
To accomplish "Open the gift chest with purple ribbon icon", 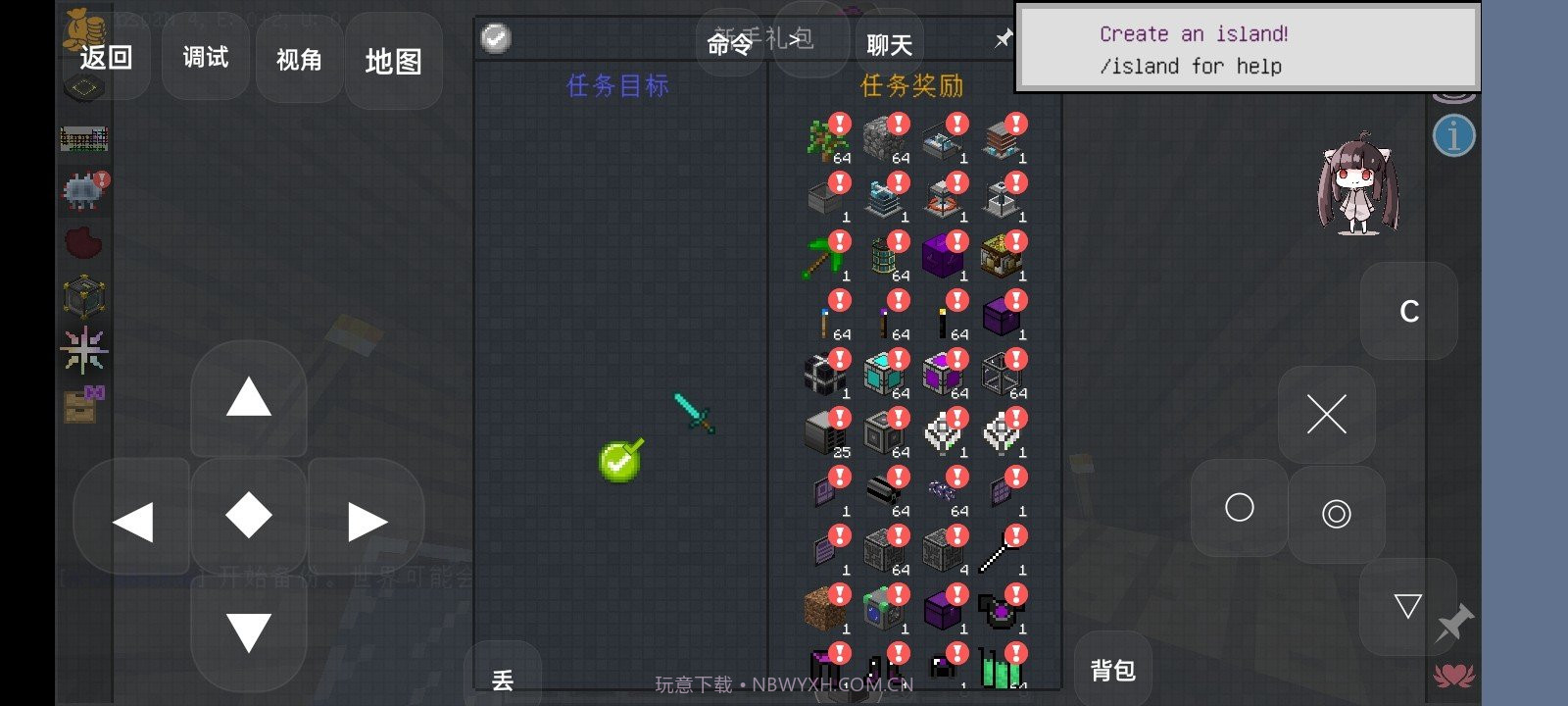I will (x=81, y=405).
